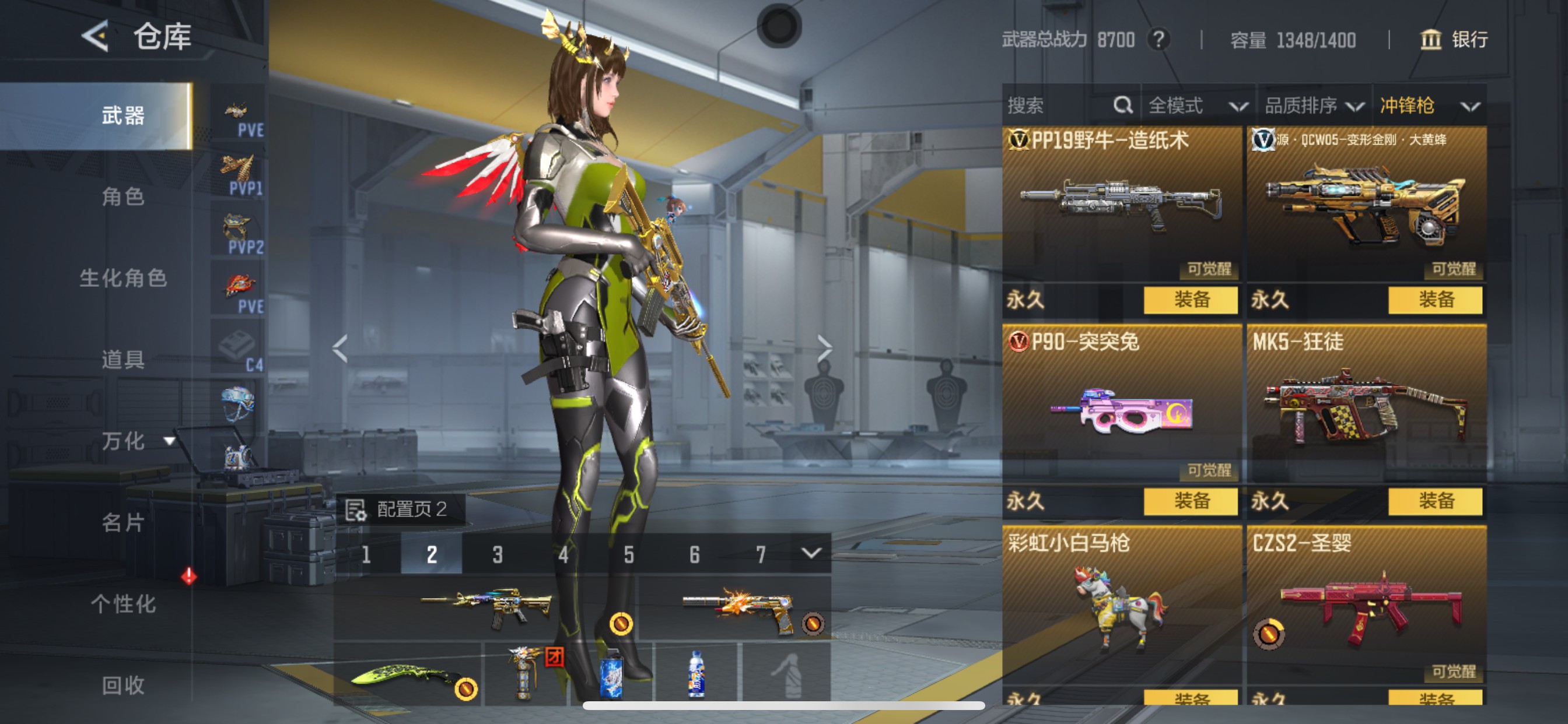Tap the search magnifier icon
This screenshot has width=1568, height=724.
tap(1122, 106)
